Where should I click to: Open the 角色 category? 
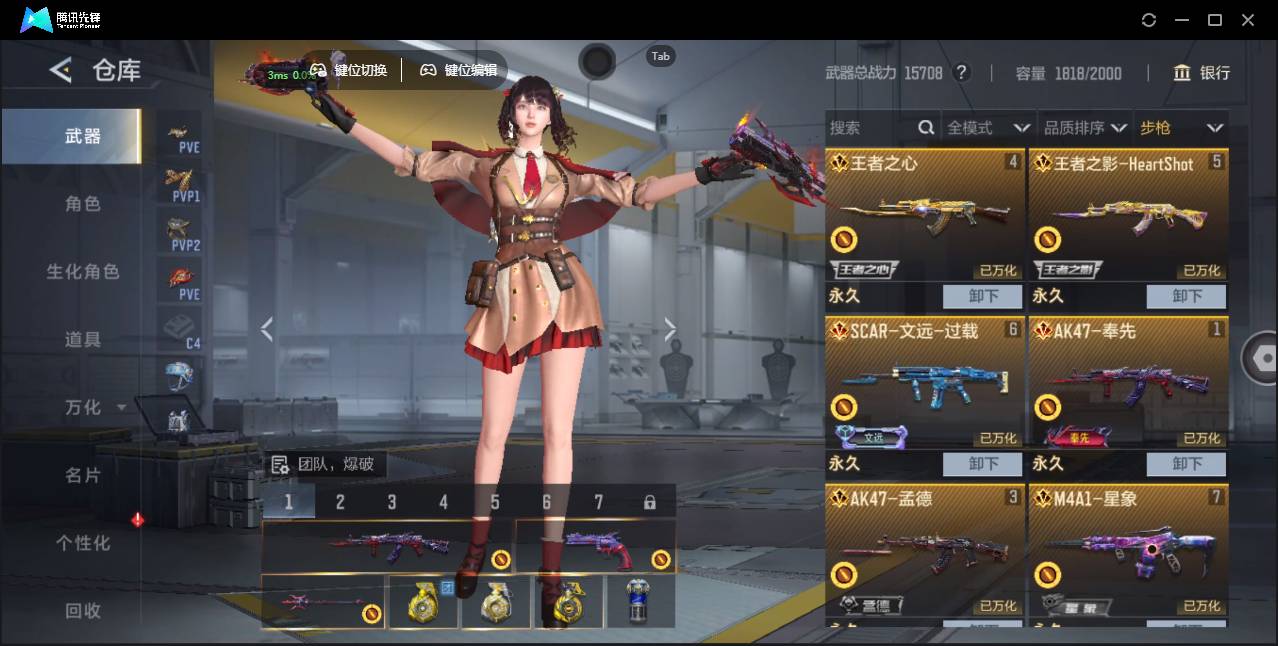[82, 204]
